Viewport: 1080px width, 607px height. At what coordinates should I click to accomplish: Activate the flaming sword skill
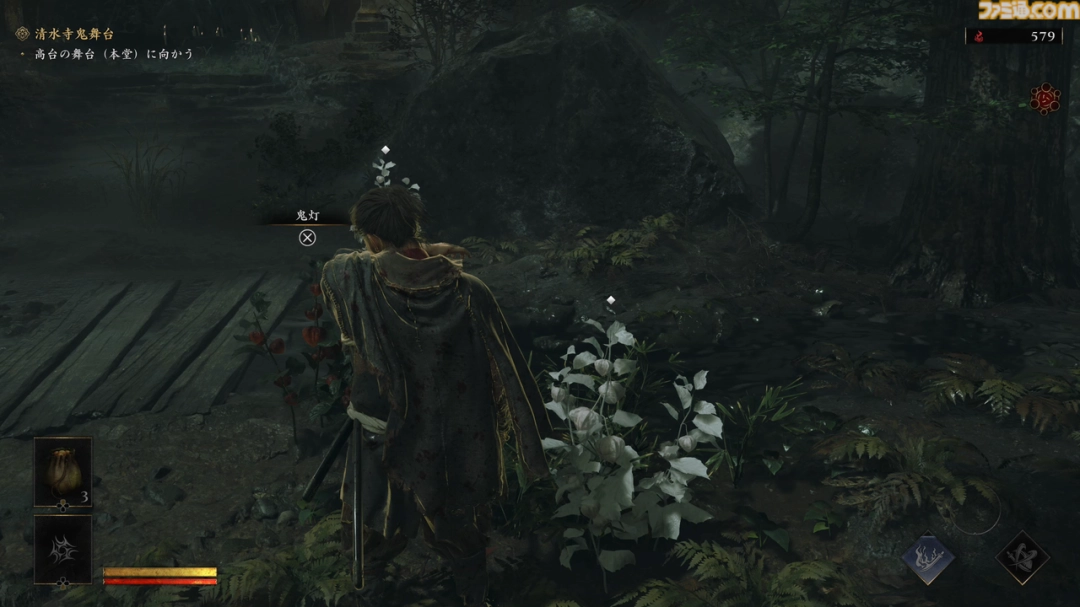tap(928, 559)
